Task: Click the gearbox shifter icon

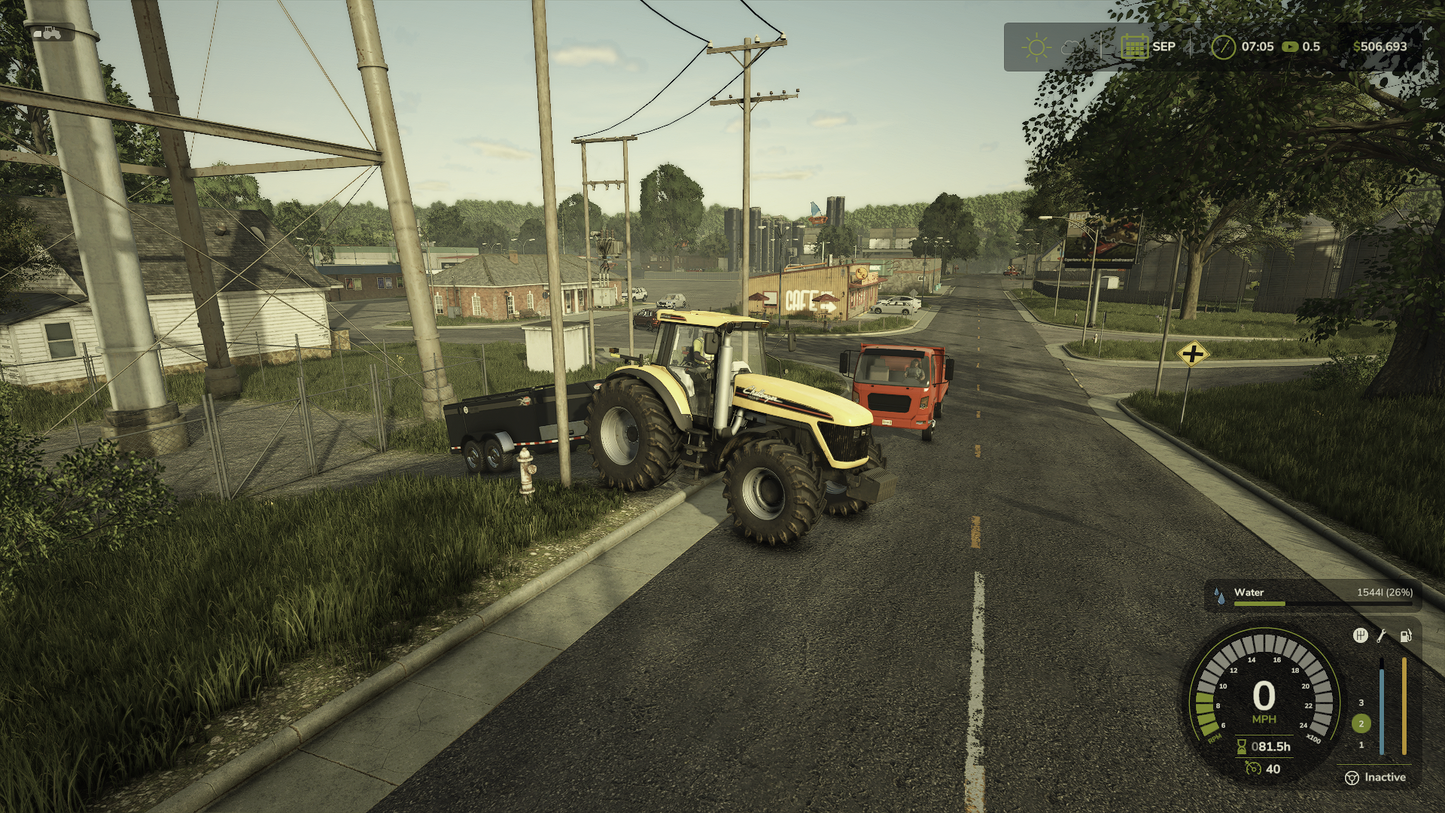Action: (1360, 635)
